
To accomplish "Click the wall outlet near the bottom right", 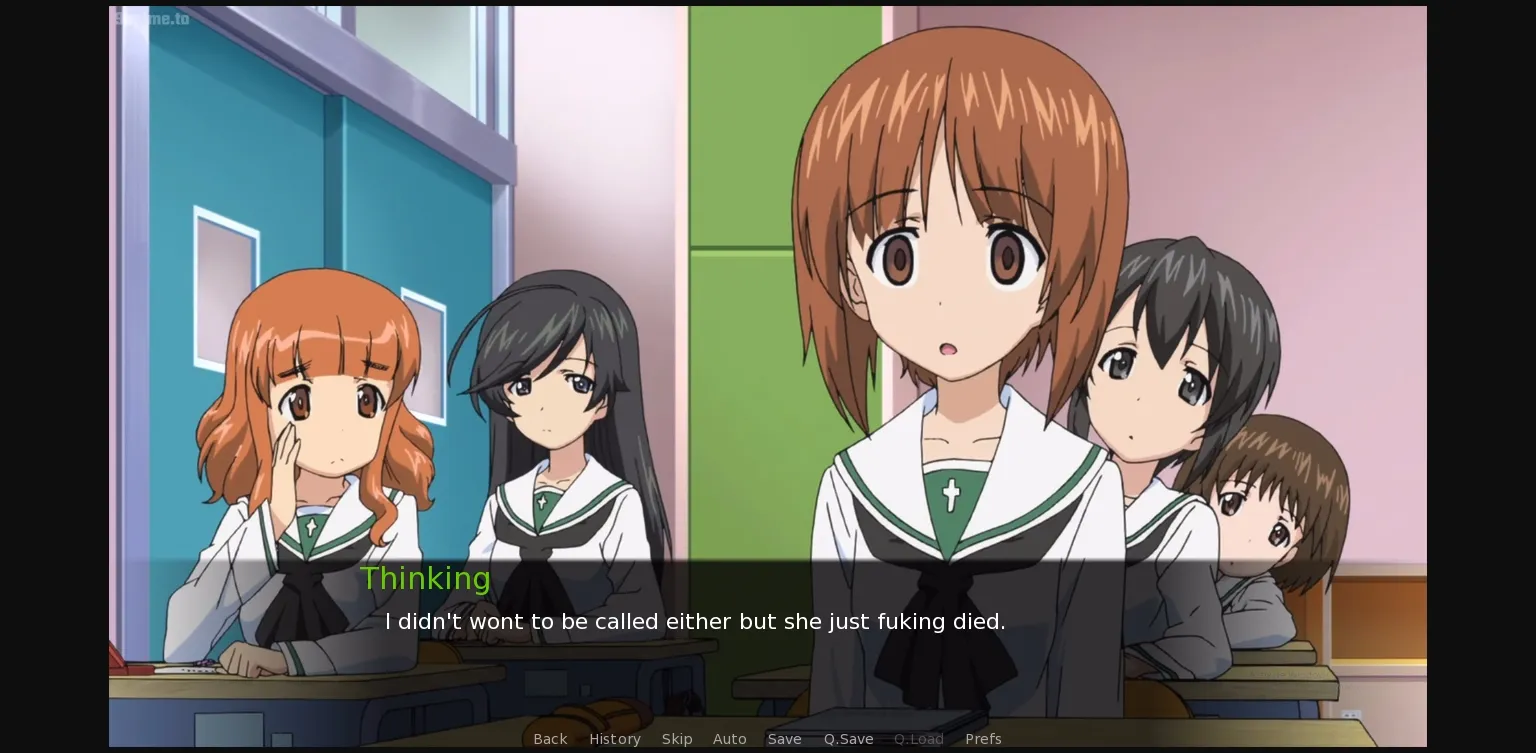I will pos(1350,713).
